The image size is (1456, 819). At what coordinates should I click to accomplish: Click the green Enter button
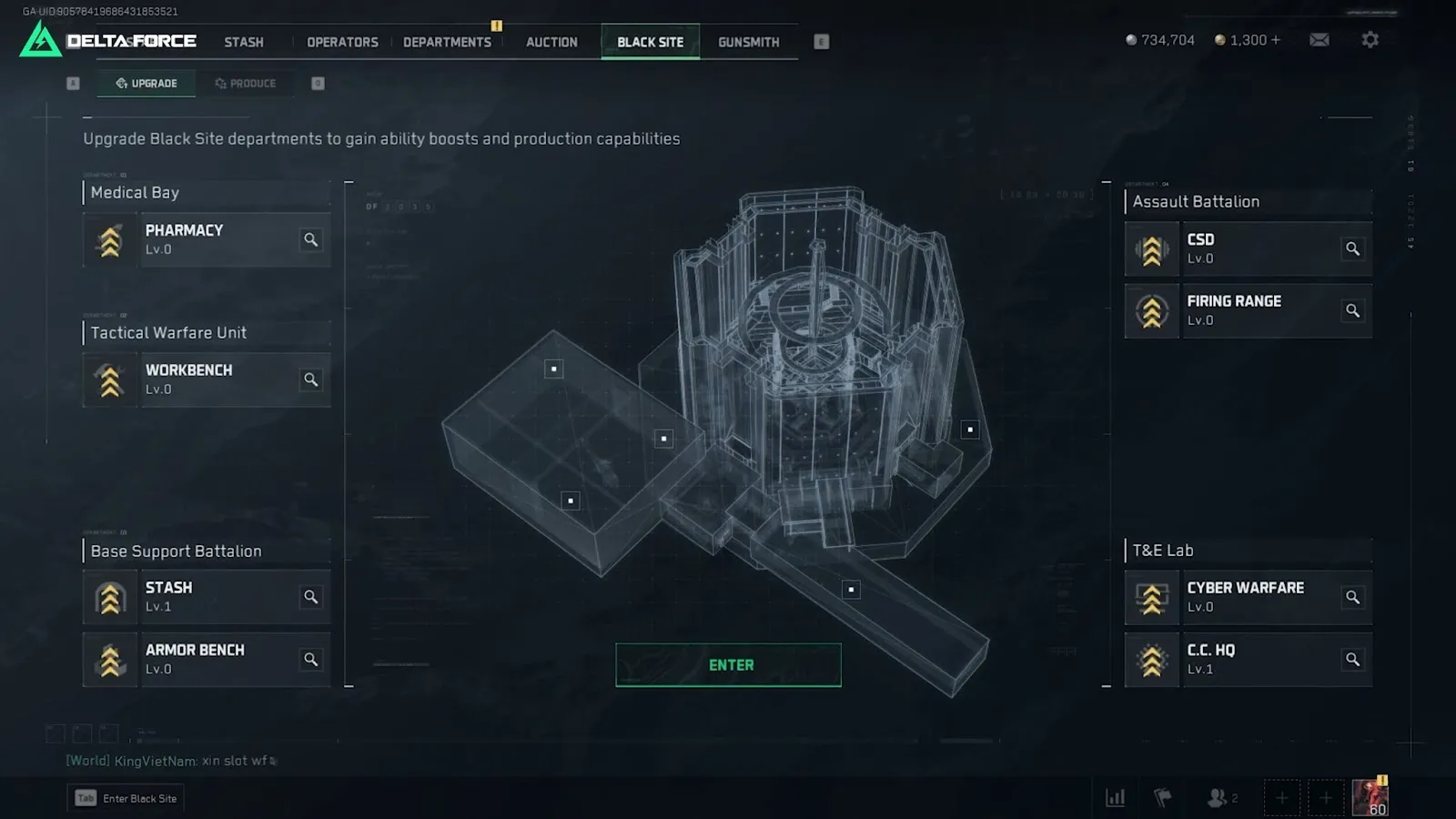pos(728,665)
